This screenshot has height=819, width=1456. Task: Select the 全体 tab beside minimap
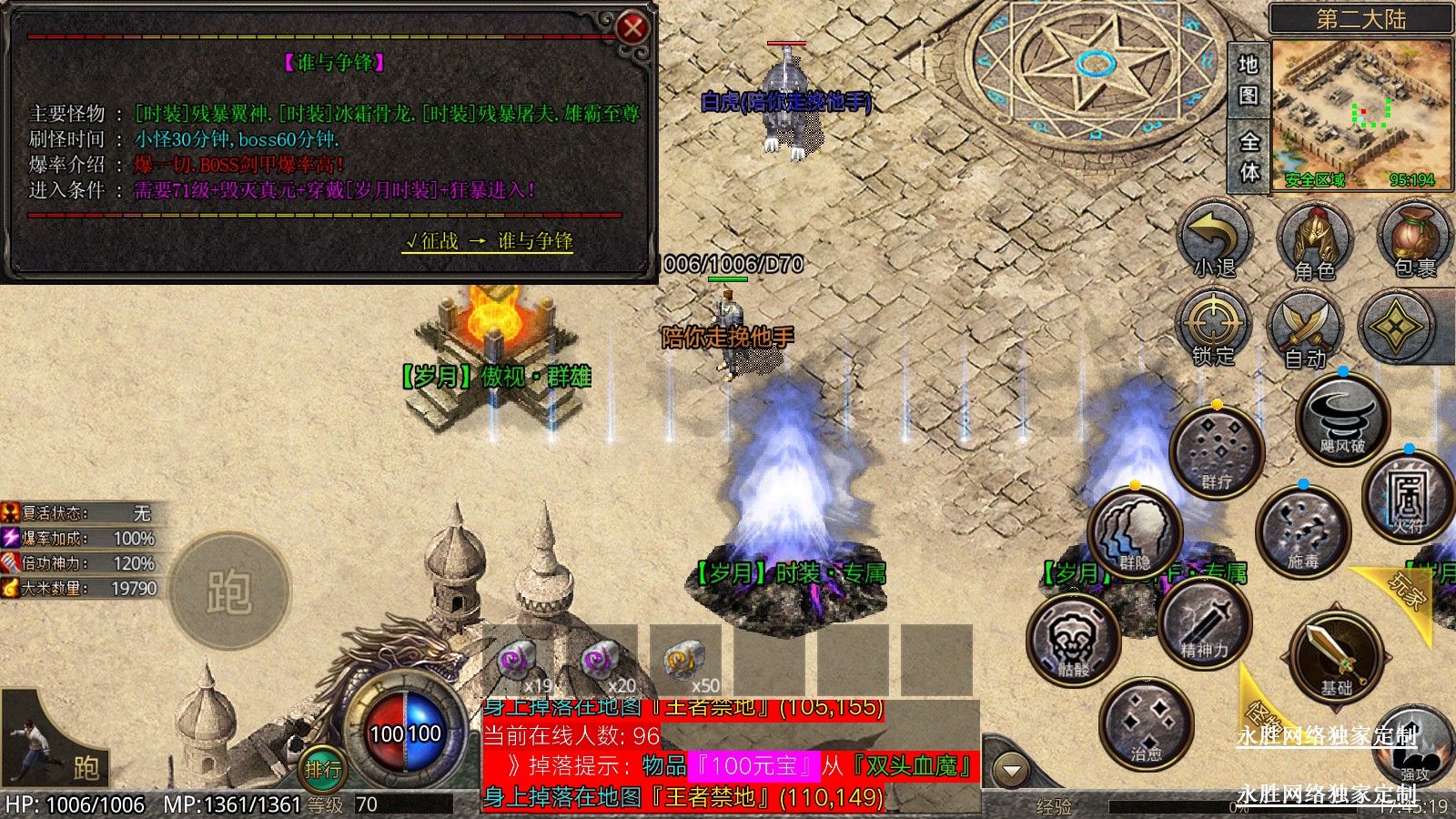[x=1249, y=156]
